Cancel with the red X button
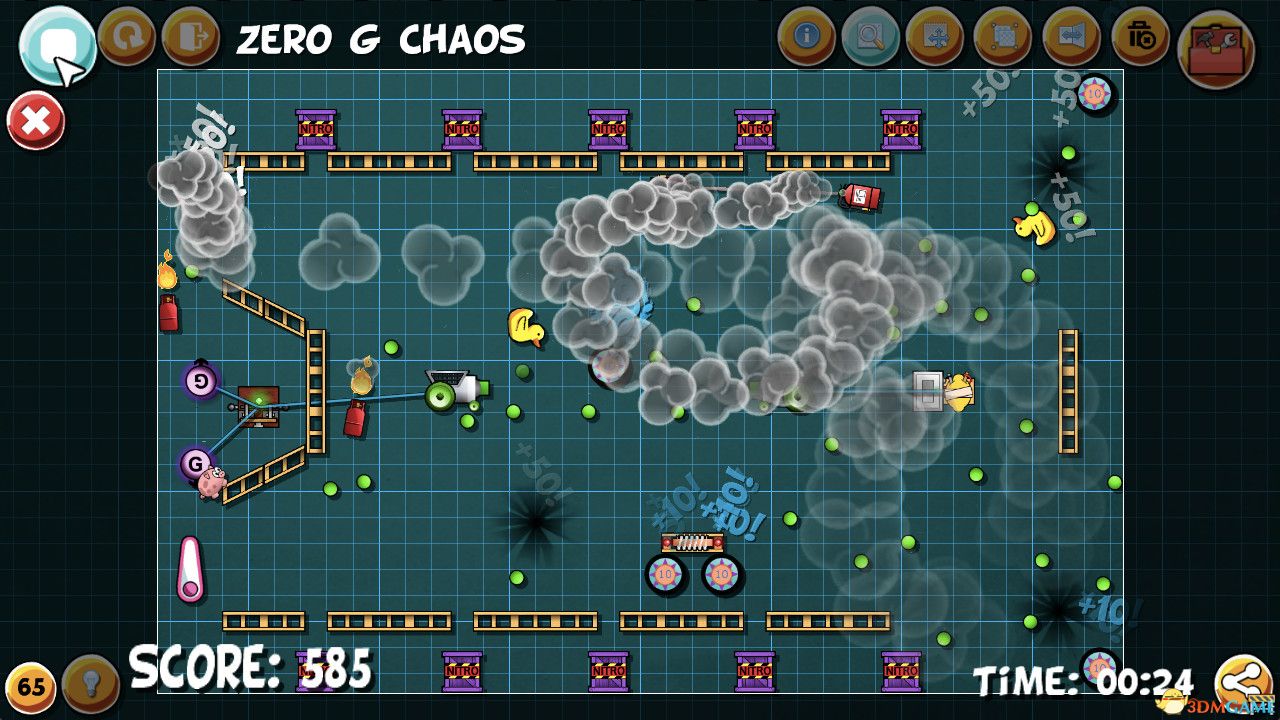Screen dimensions: 1280x720 coord(36,118)
